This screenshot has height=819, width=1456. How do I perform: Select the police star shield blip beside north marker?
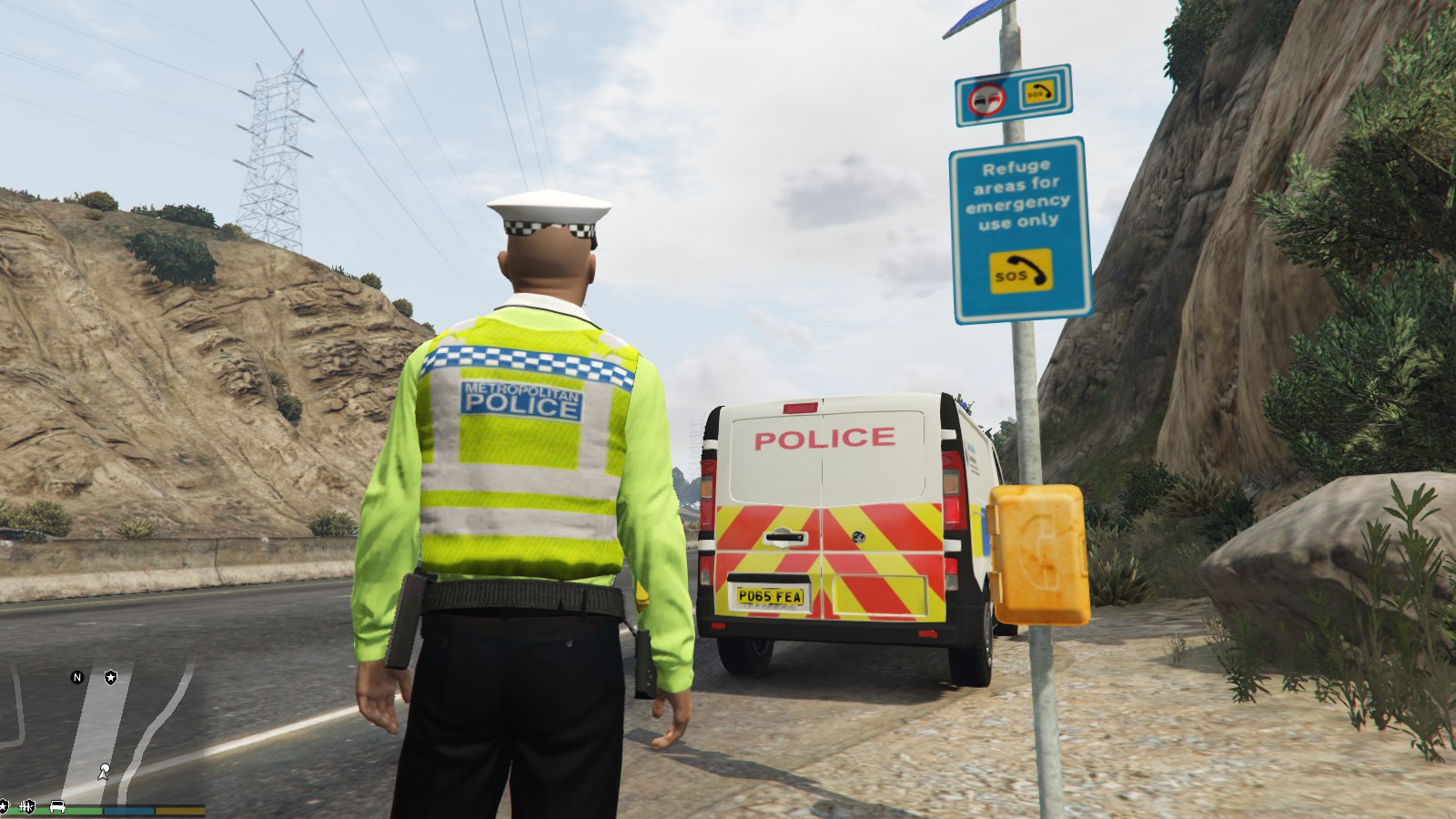click(x=110, y=677)
